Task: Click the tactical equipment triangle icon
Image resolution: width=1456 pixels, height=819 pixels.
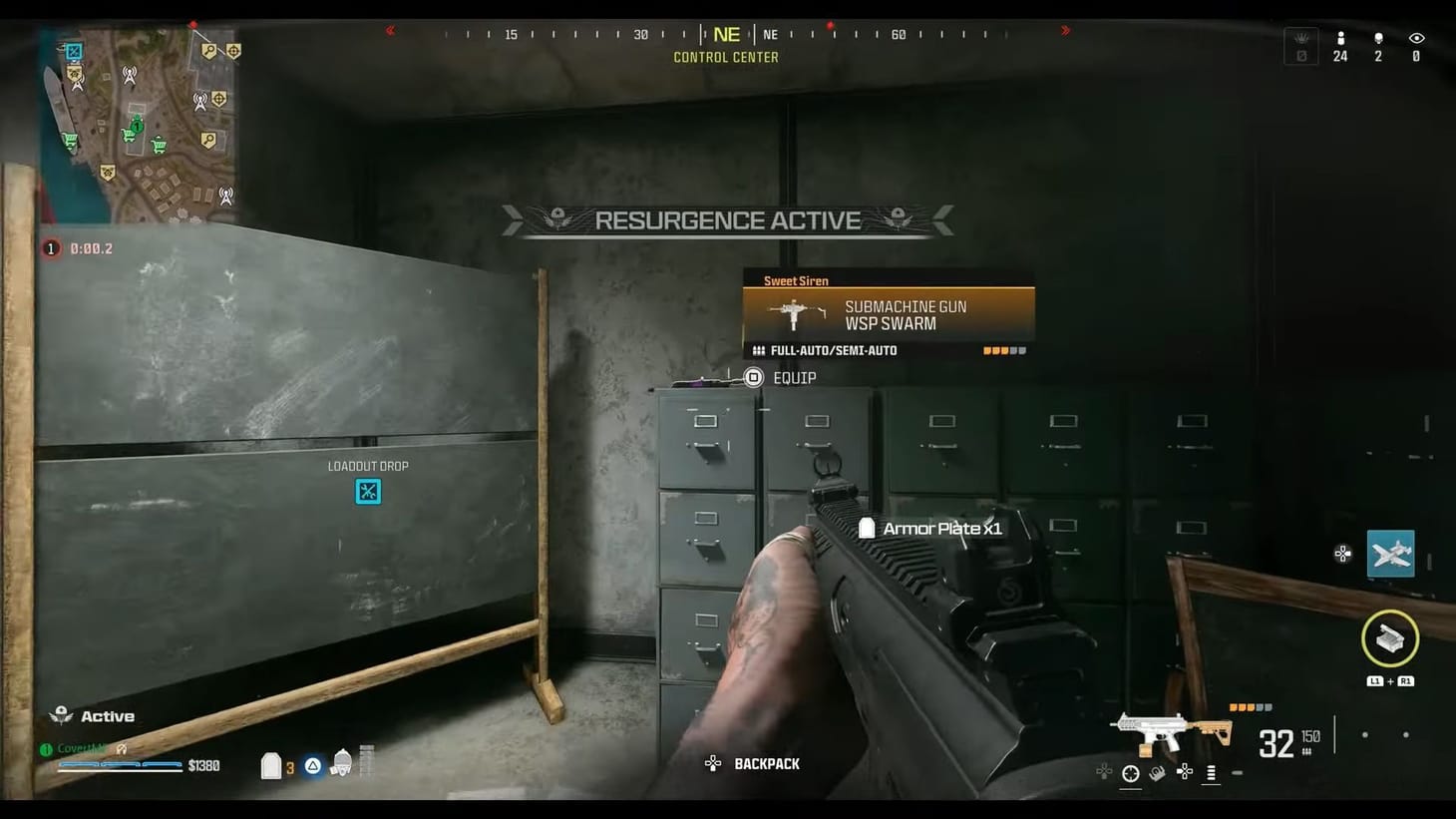Action: coord(312,765)
